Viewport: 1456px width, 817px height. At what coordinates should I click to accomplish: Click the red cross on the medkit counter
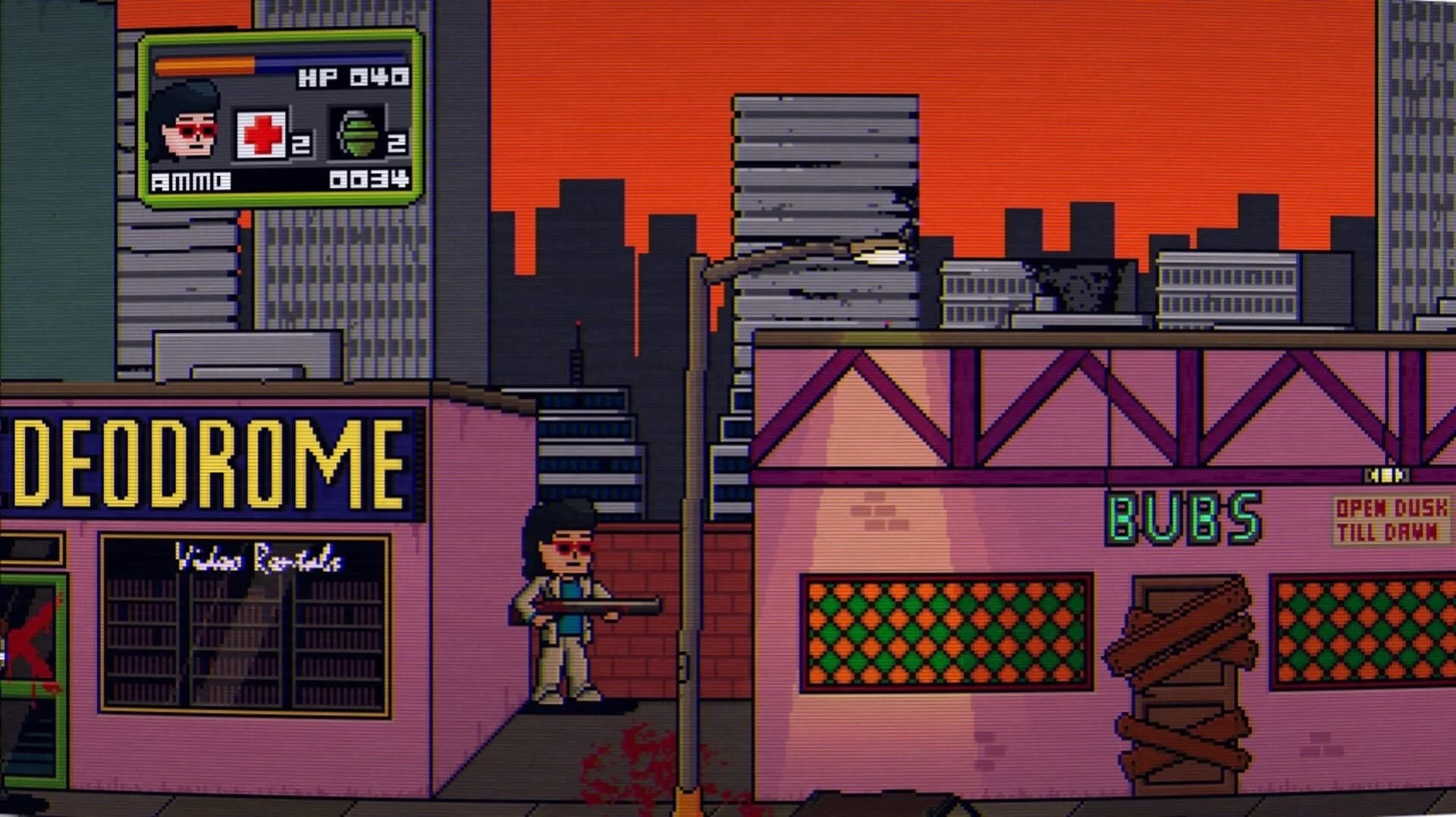pyautogui.click(x=262, y=134)
